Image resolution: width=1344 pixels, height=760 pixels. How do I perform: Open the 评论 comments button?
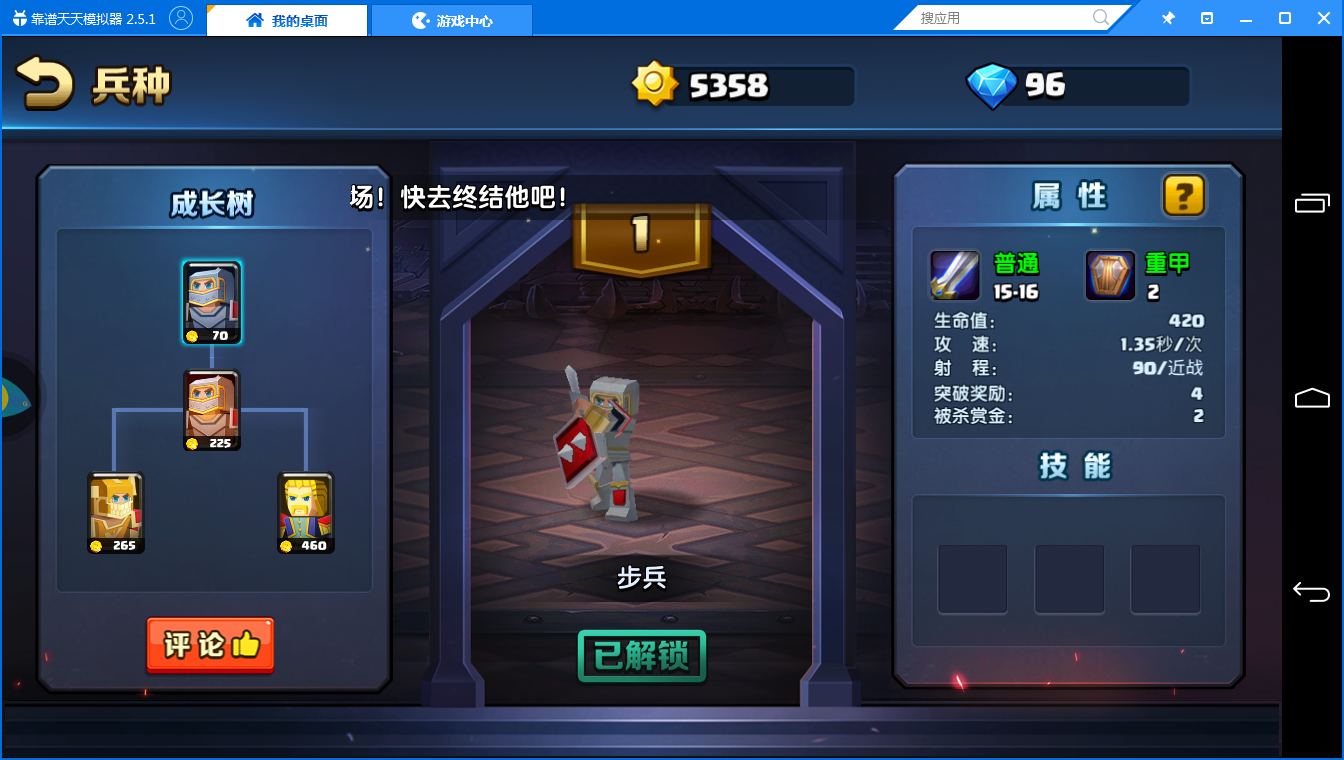pyautogui.click(x=210, y=645)
